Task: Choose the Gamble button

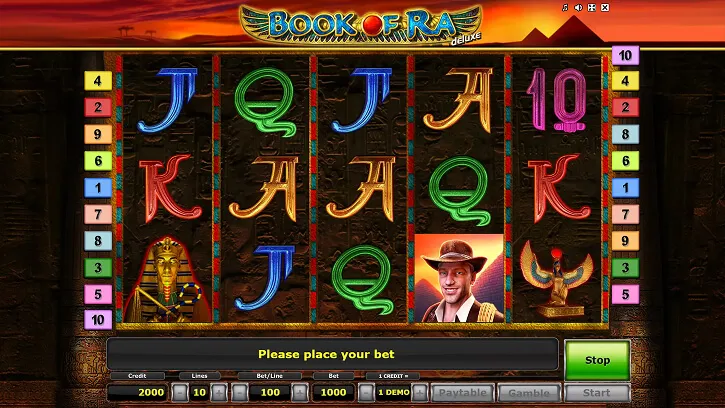Action: click(528, 393)
